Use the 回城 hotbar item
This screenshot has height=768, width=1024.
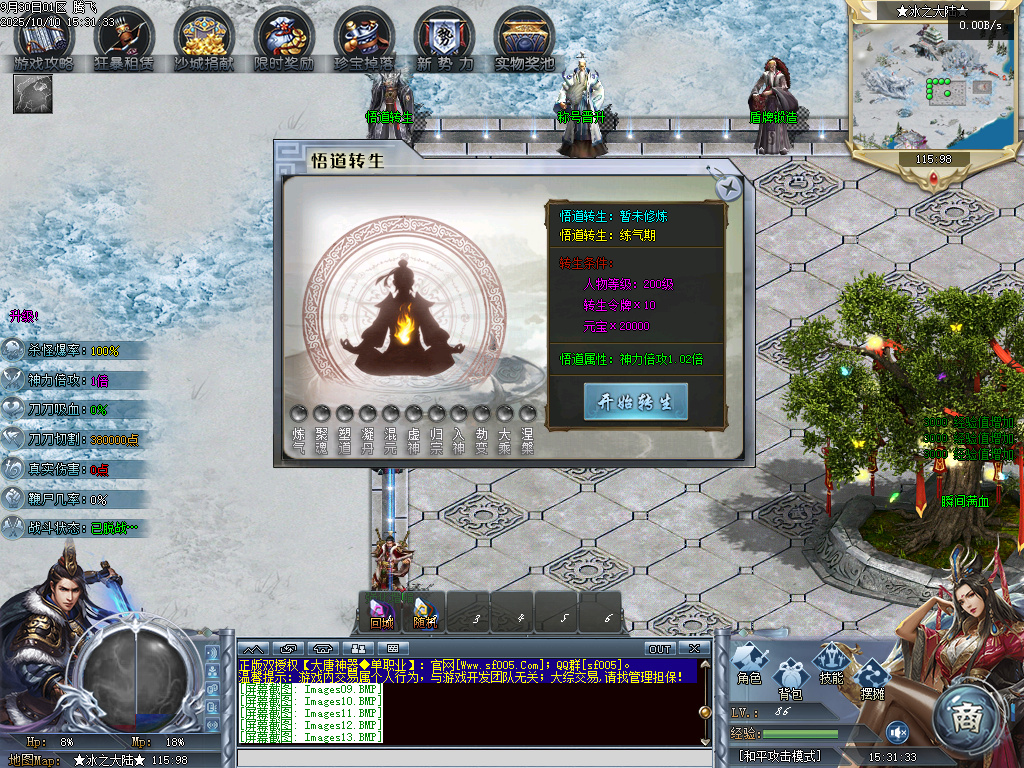pos(381,611)
